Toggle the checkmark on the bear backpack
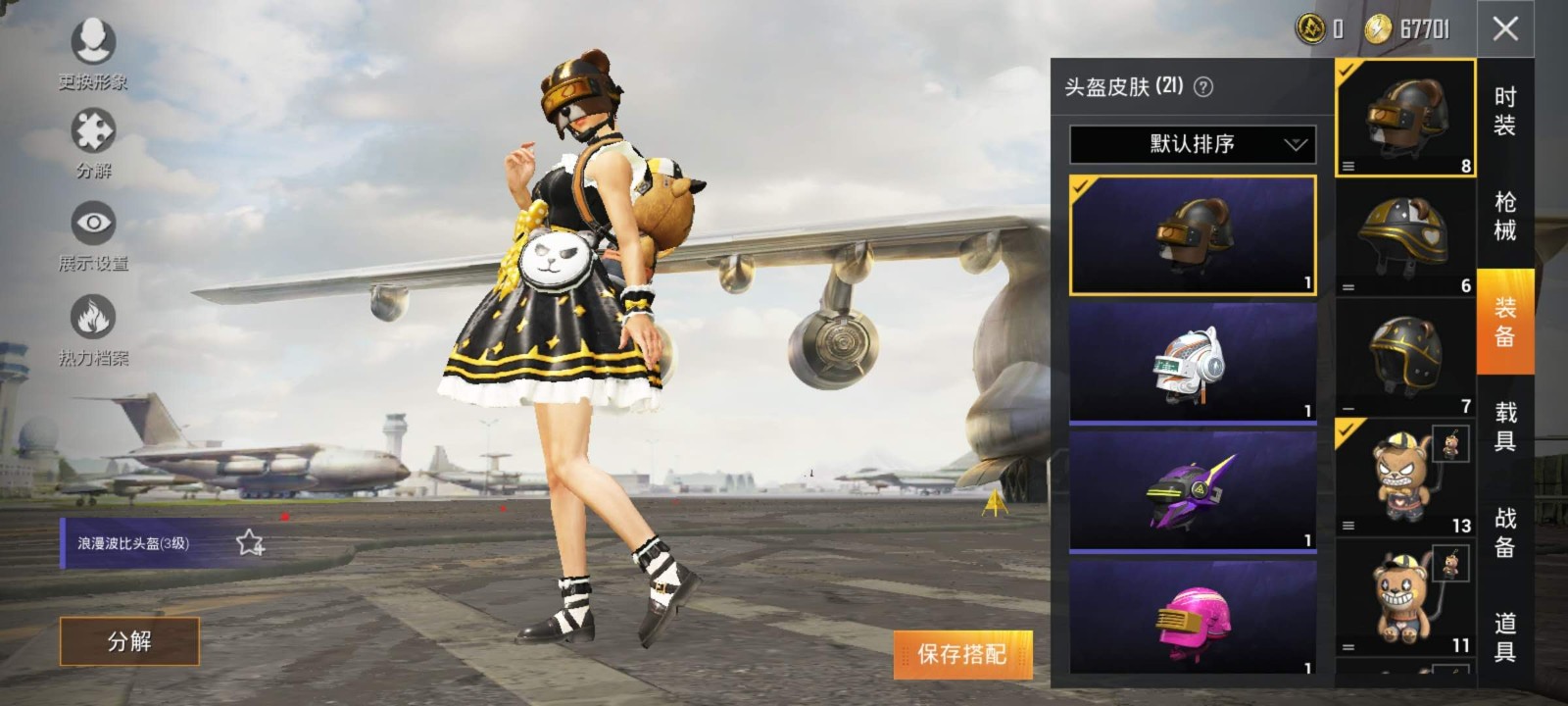 click(1345, 431)
